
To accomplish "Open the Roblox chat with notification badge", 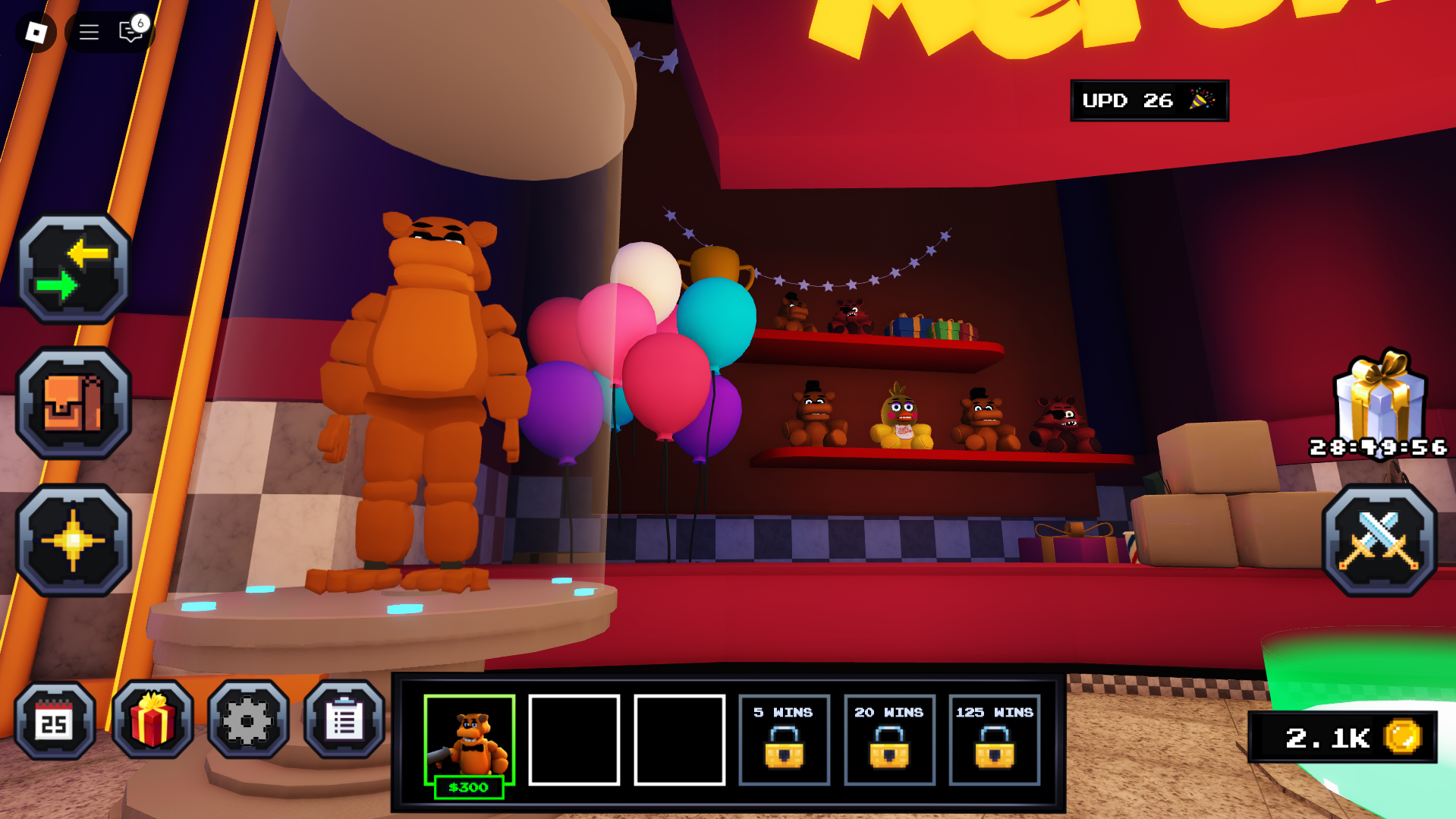I will (132, 30).
